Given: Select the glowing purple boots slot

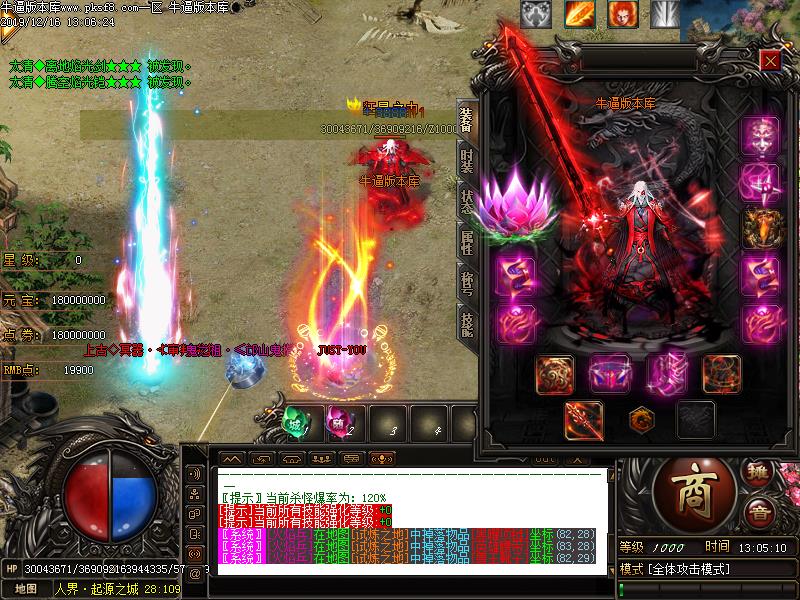Looking at the screenshot, I should click(x=664, y=373).
